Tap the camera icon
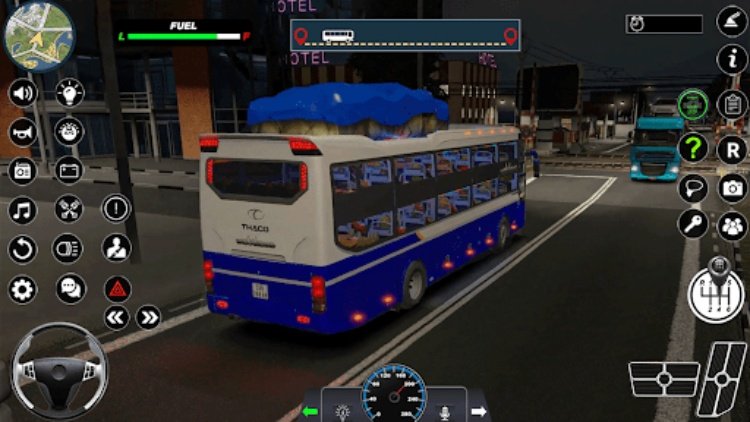 click(733, 187)
